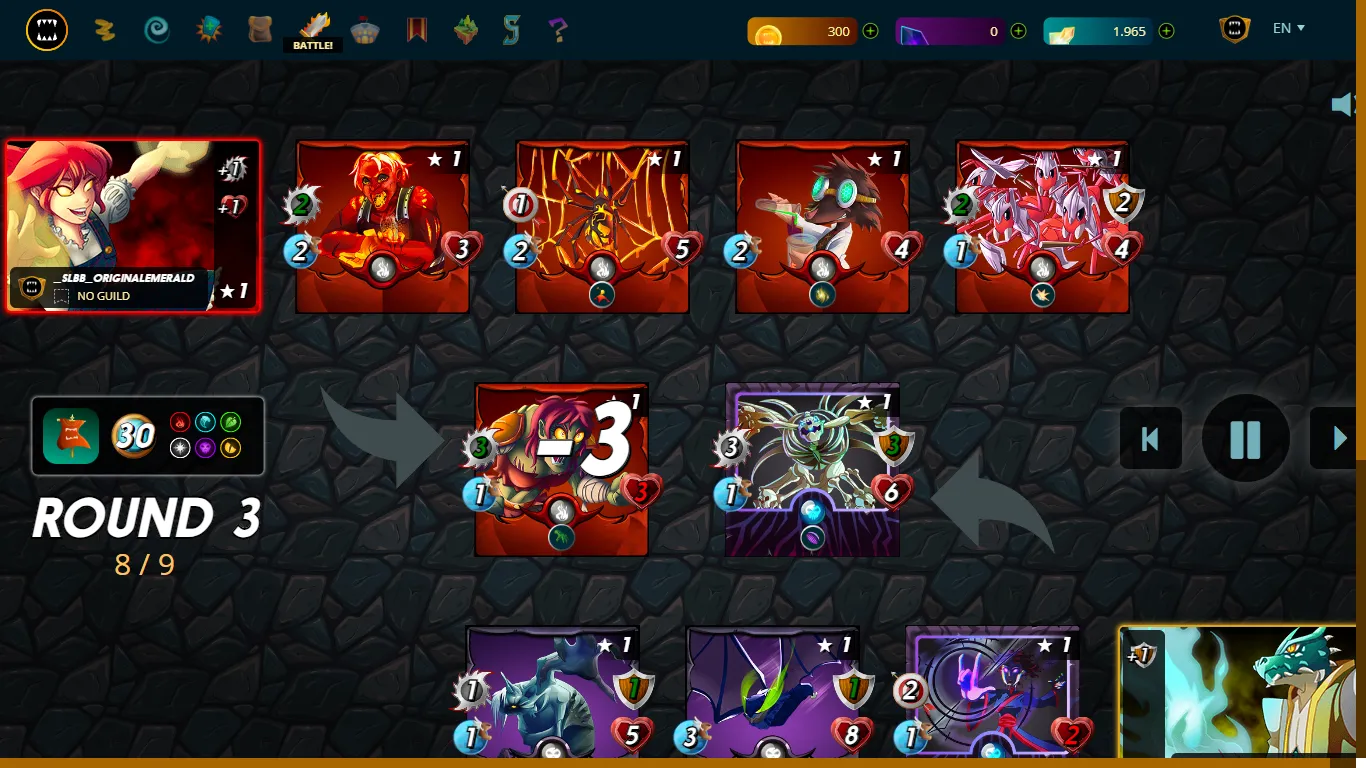Open the item satchel icon
Screen dimensions: 1366x768
(260, 30)
